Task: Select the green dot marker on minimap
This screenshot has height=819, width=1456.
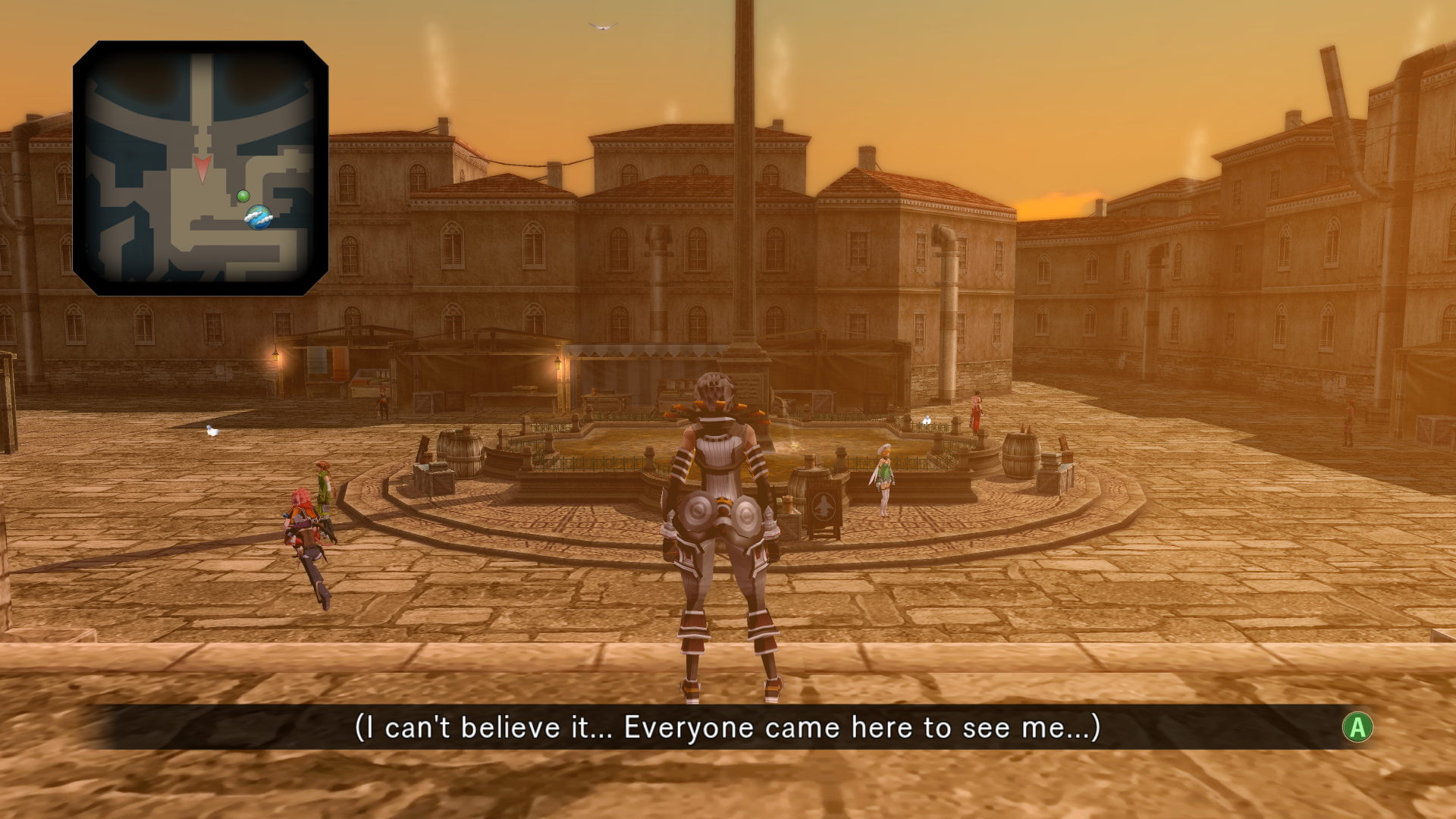Action: click(x=243, y=196)
